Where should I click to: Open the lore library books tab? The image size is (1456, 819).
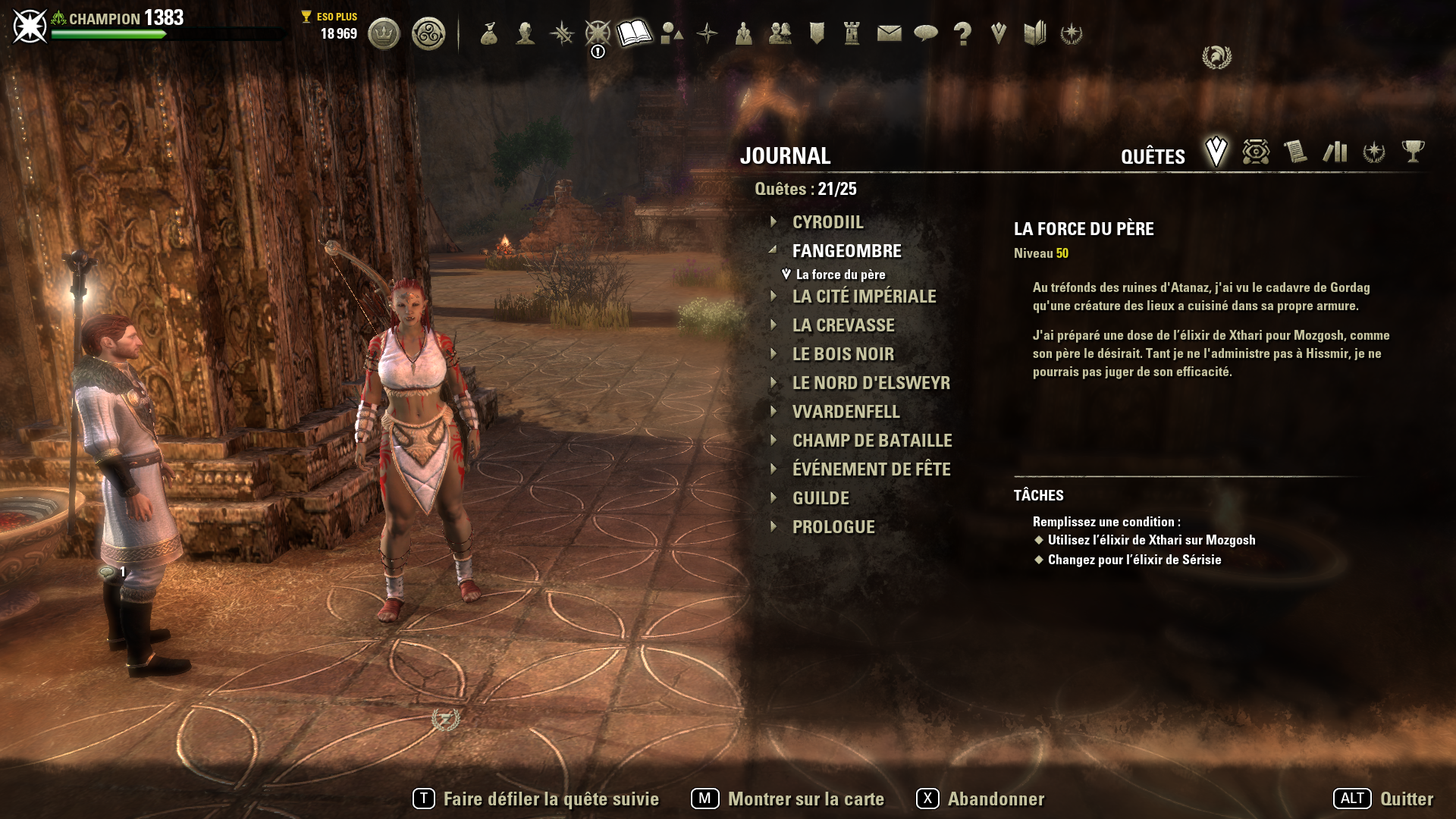(x=1335, y=152)
